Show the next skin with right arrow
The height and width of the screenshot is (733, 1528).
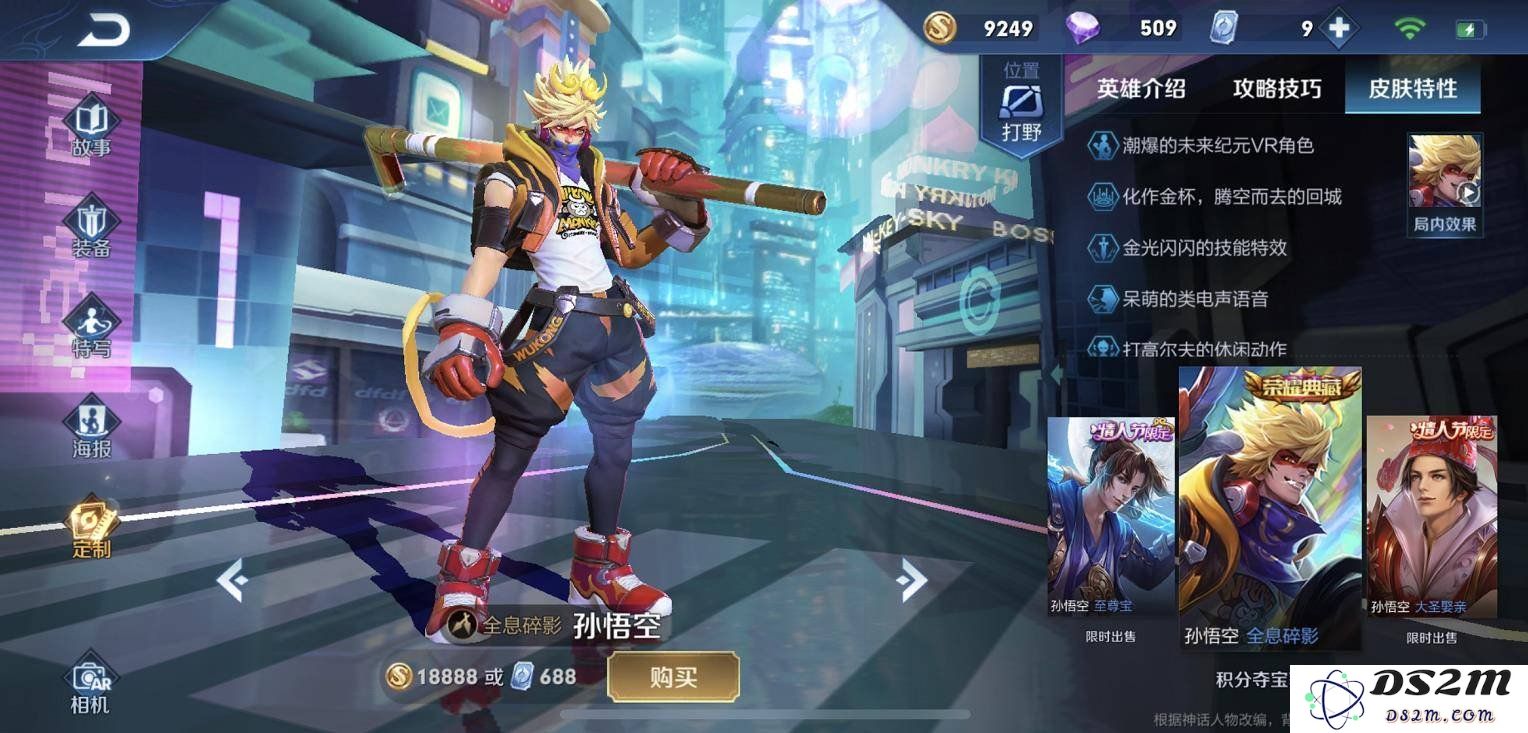click(912, 580)
